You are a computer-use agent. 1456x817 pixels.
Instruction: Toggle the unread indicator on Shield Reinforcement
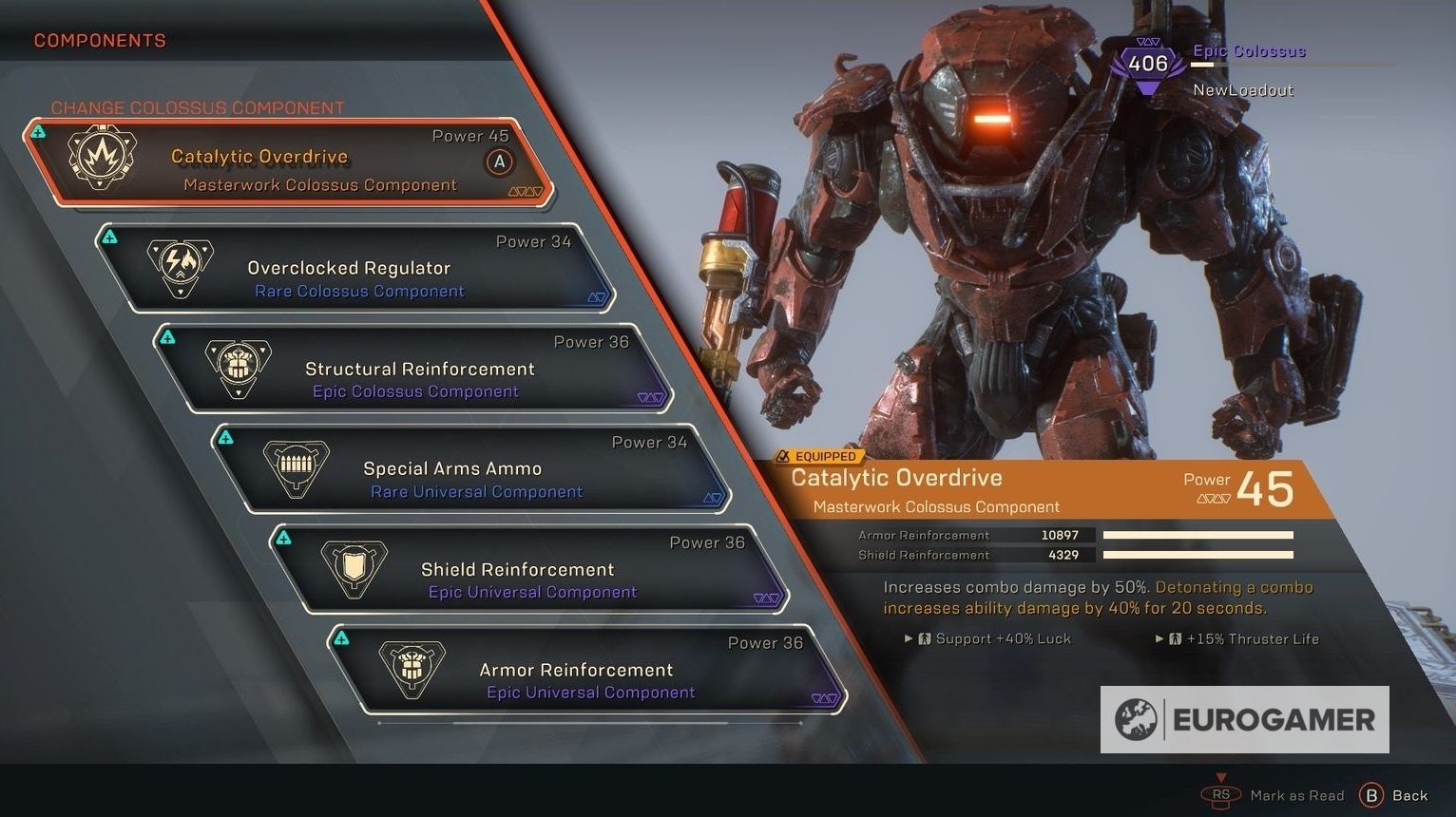tap(283, 537)
